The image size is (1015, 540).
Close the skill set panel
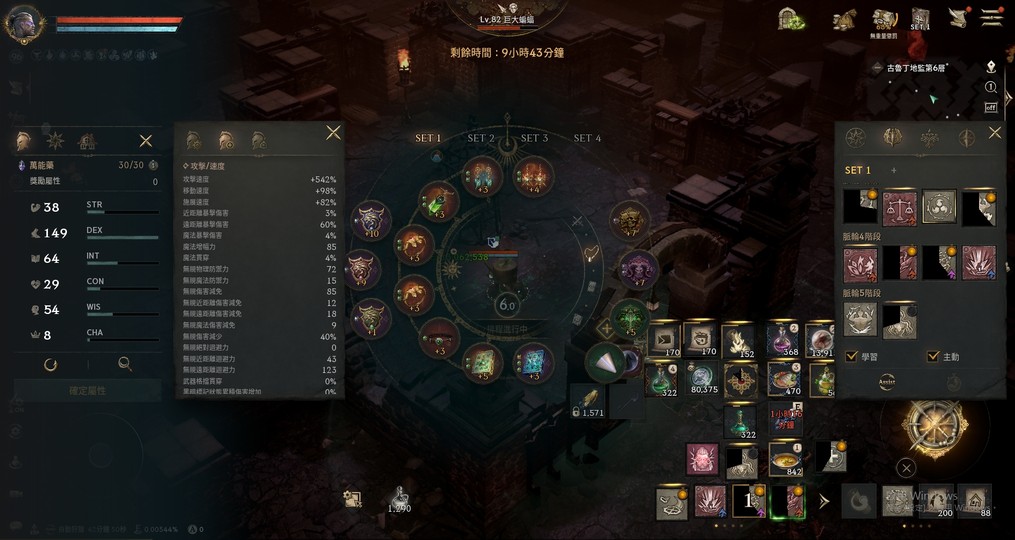click(994, 133)
